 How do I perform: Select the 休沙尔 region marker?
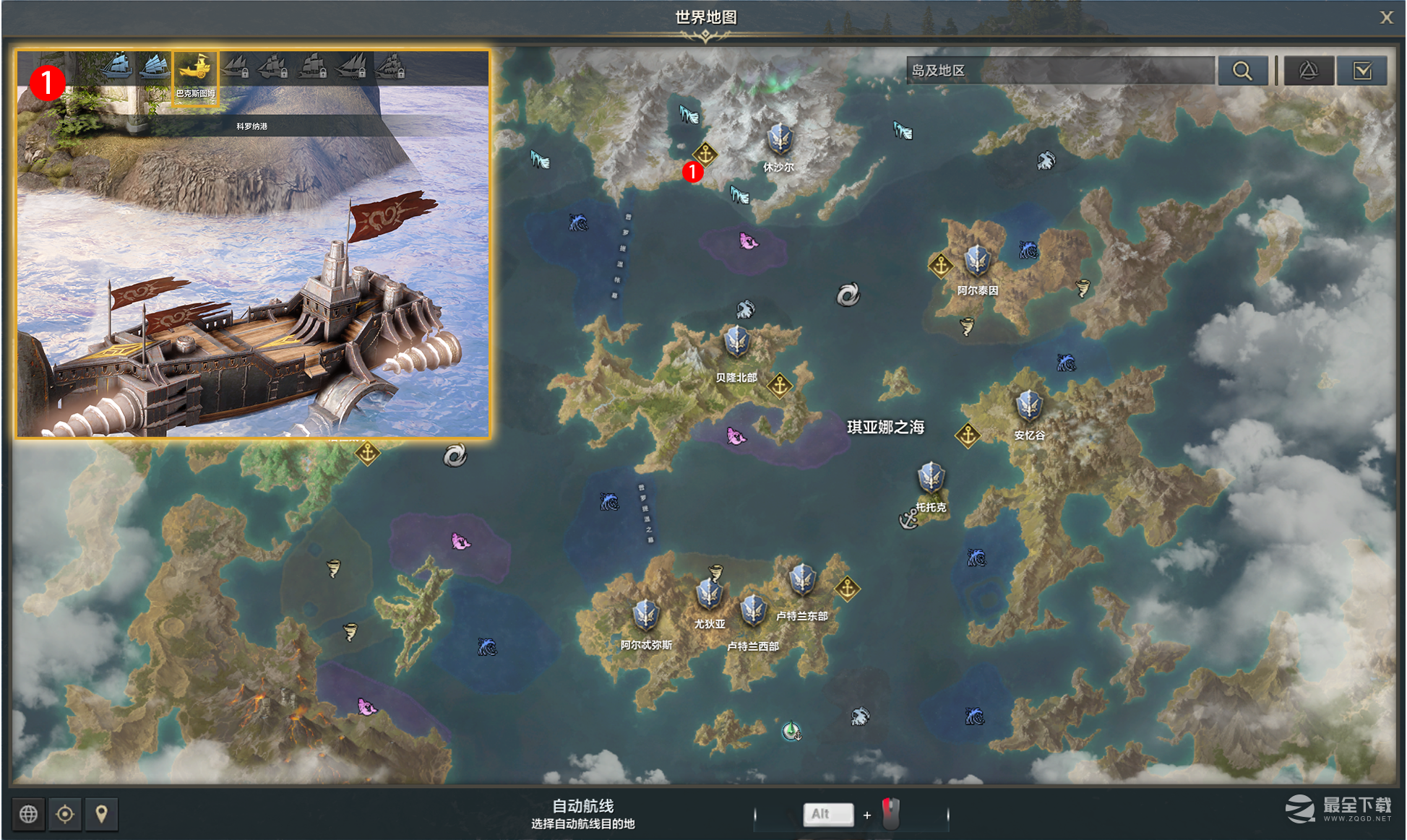(x=780, y=139)
